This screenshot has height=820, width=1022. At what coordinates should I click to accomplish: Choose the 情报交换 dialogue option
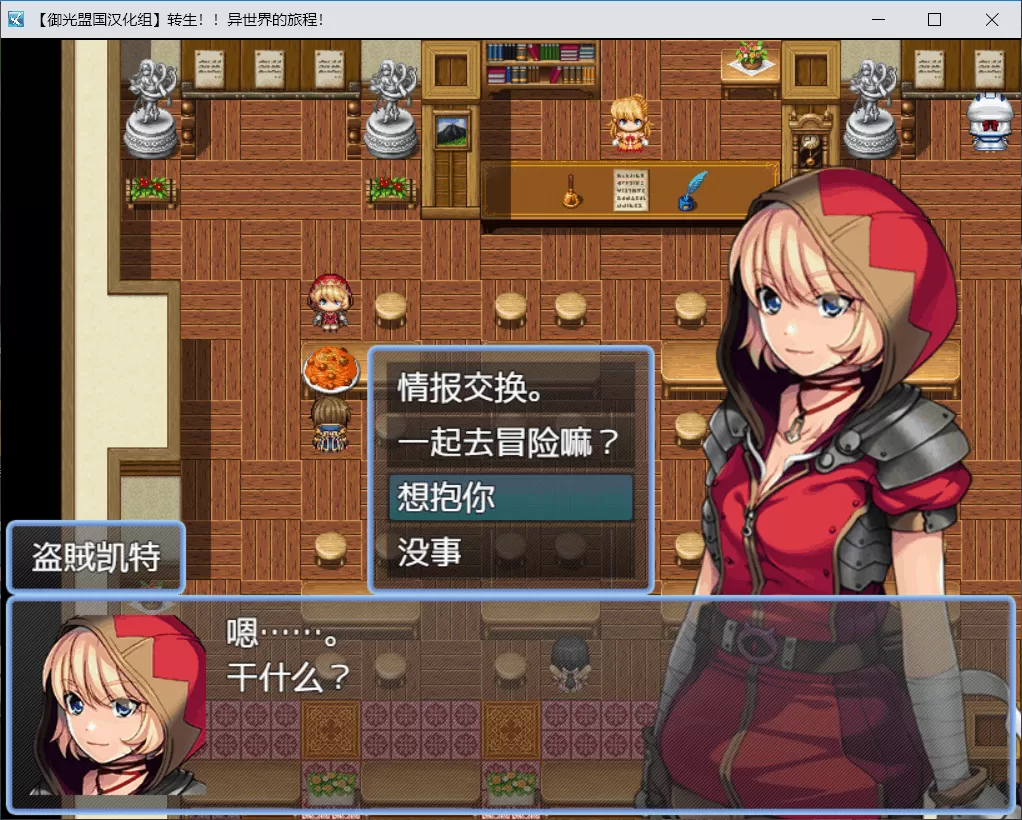point(510,389)
